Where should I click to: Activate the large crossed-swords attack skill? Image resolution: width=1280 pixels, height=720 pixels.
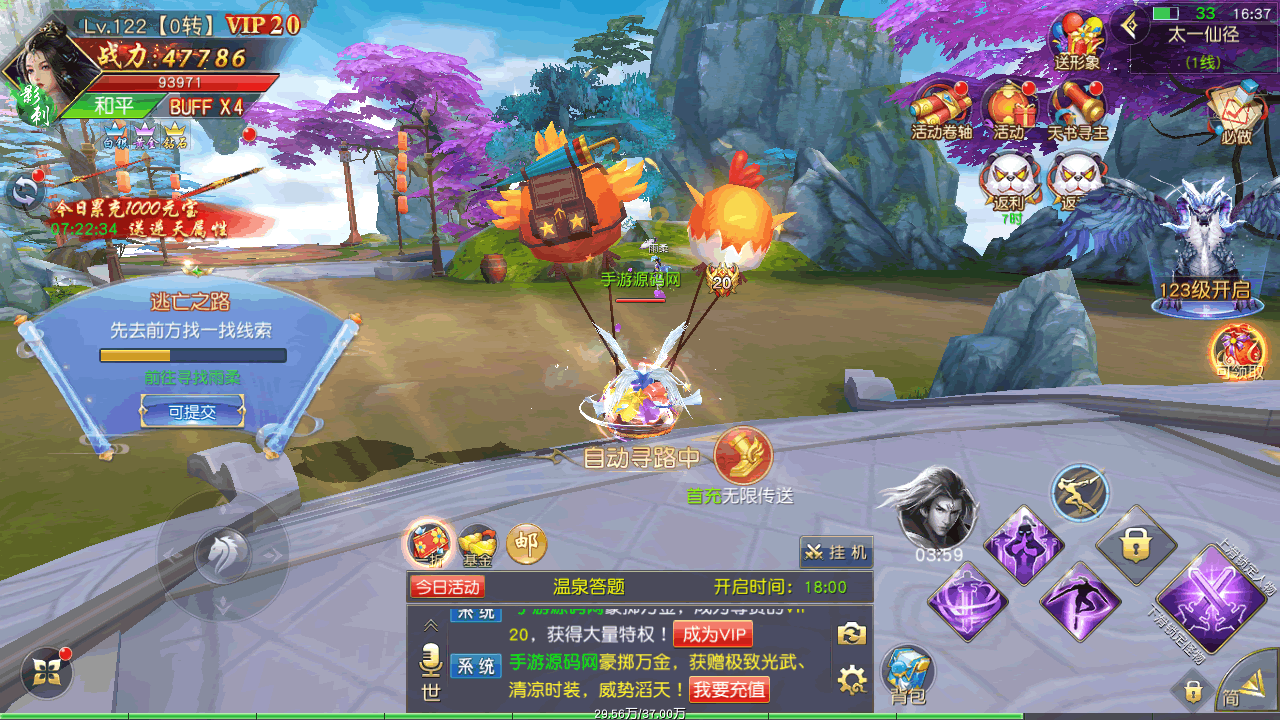point(1226,600)
